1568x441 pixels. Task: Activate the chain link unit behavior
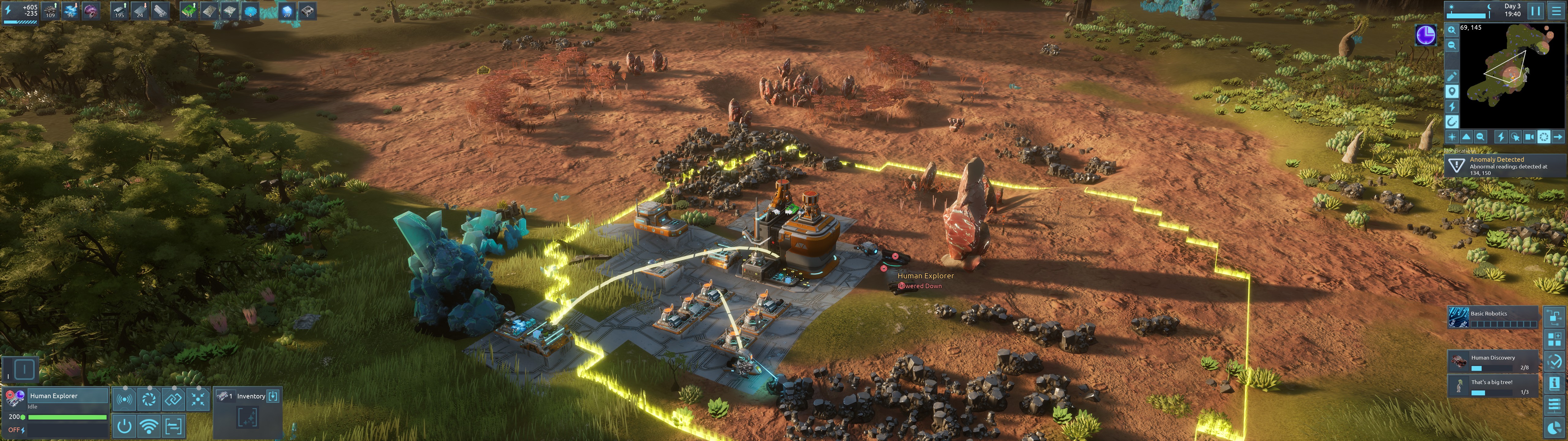coord(173,400)
